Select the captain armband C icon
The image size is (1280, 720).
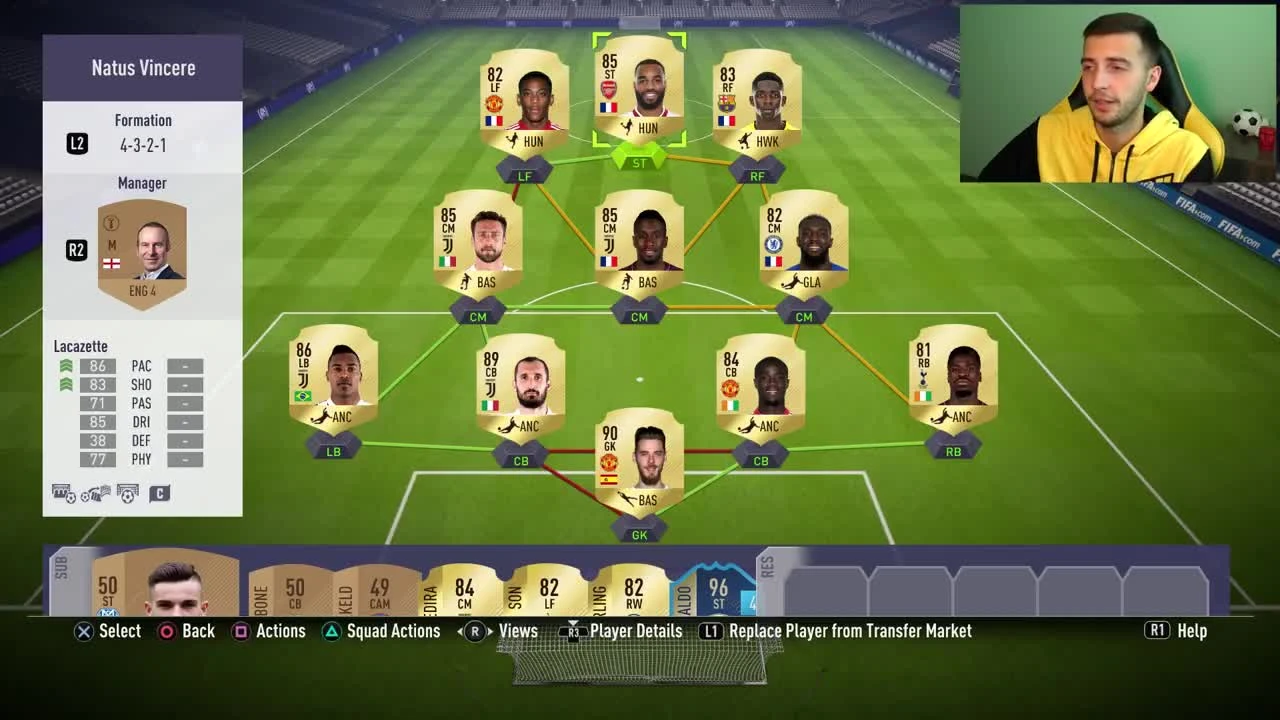click(x=160, y=493)
